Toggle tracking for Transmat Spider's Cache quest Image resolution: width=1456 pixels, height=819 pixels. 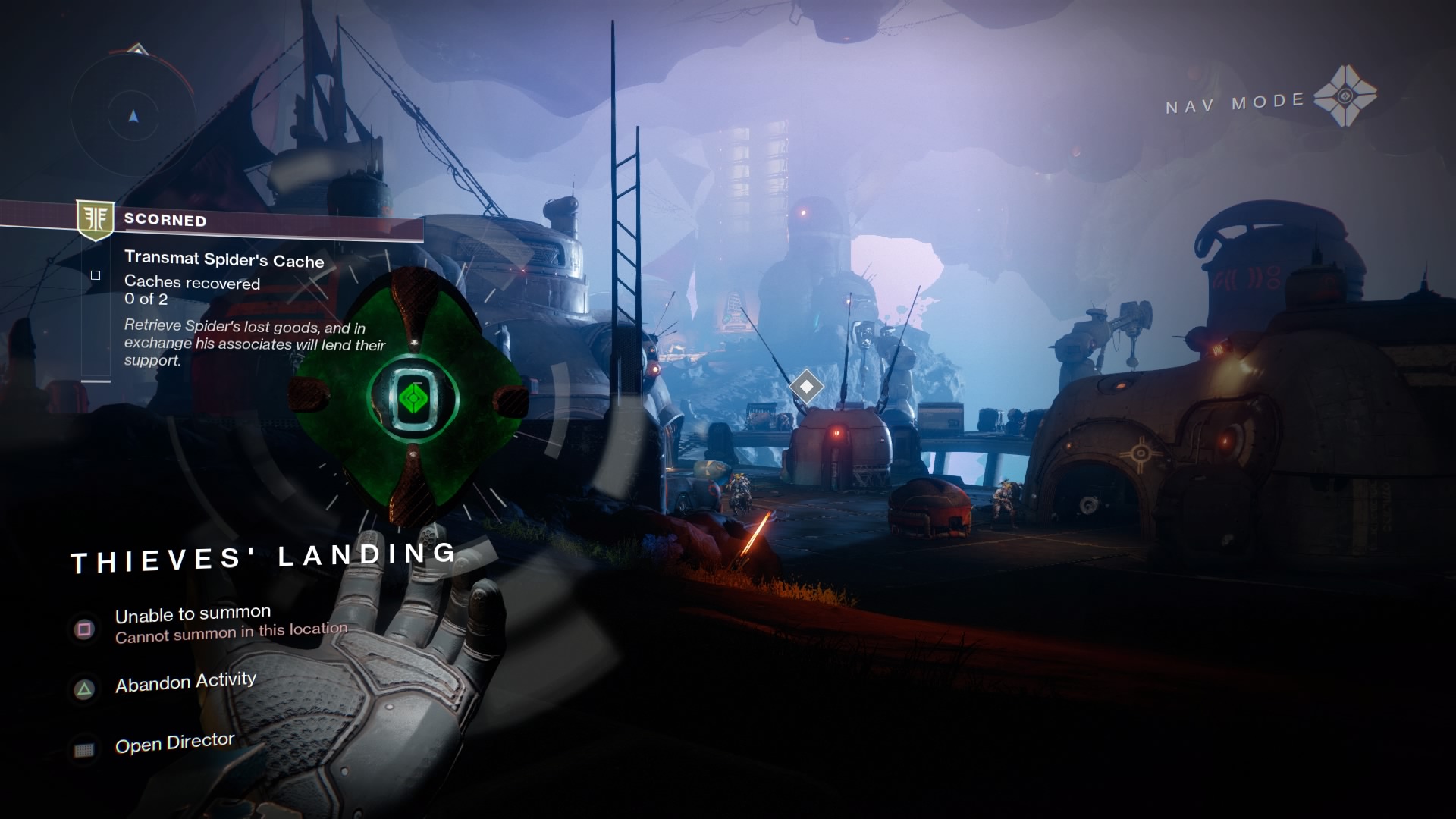point(96,275)
